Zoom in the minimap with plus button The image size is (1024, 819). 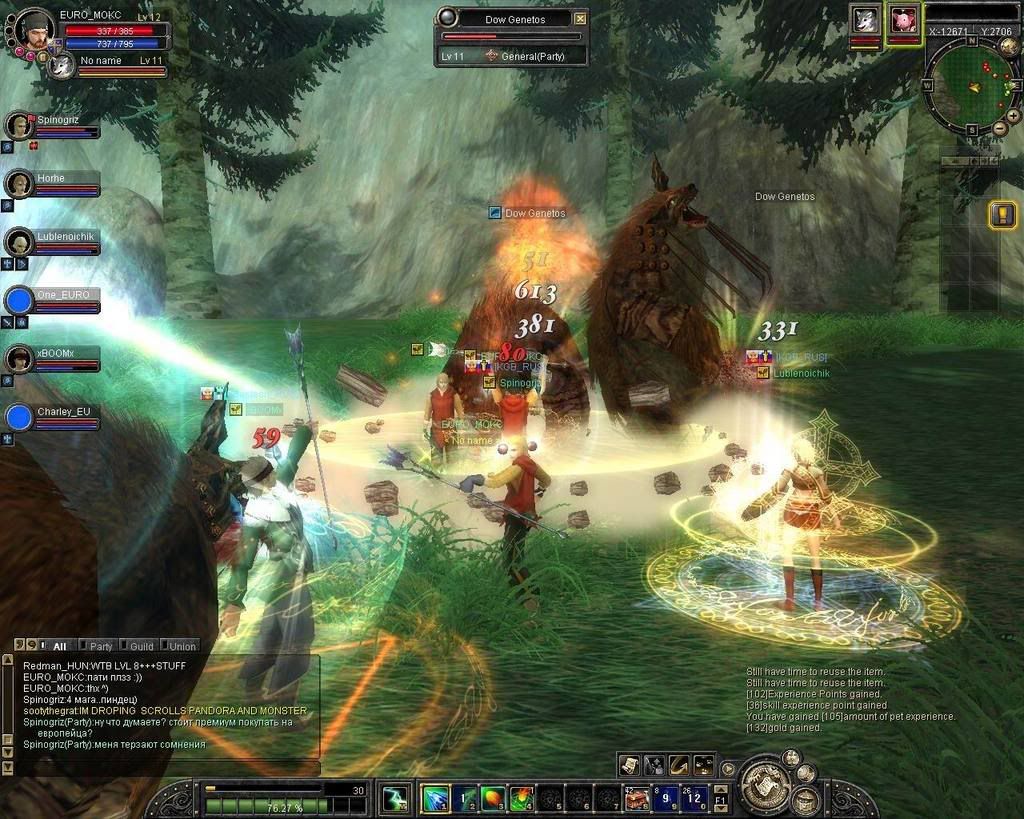(x=1013, y=115)
